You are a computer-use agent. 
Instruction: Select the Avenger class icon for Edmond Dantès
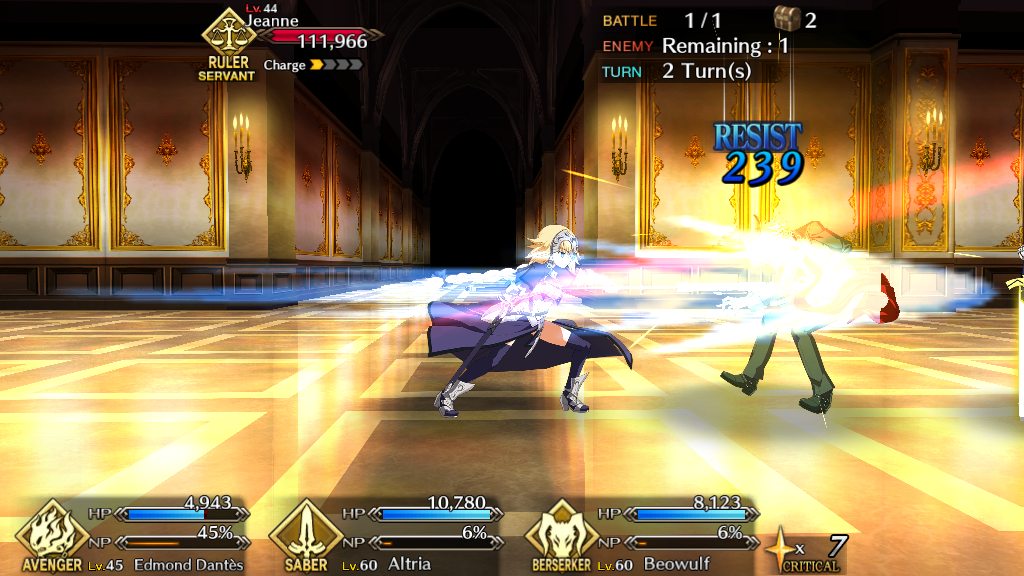coord(52,531)
